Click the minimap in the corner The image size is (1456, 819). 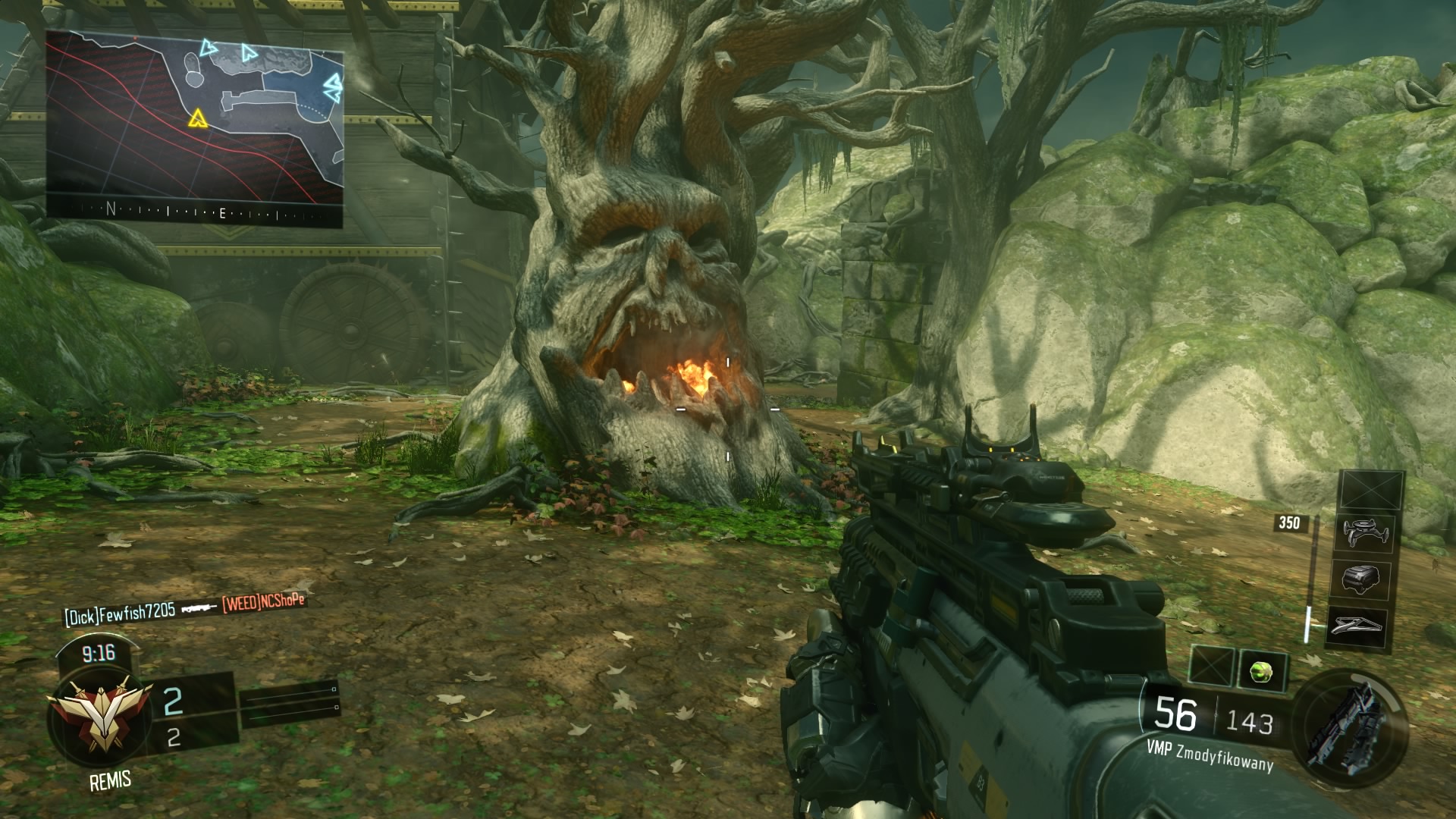tap(194, 127)
